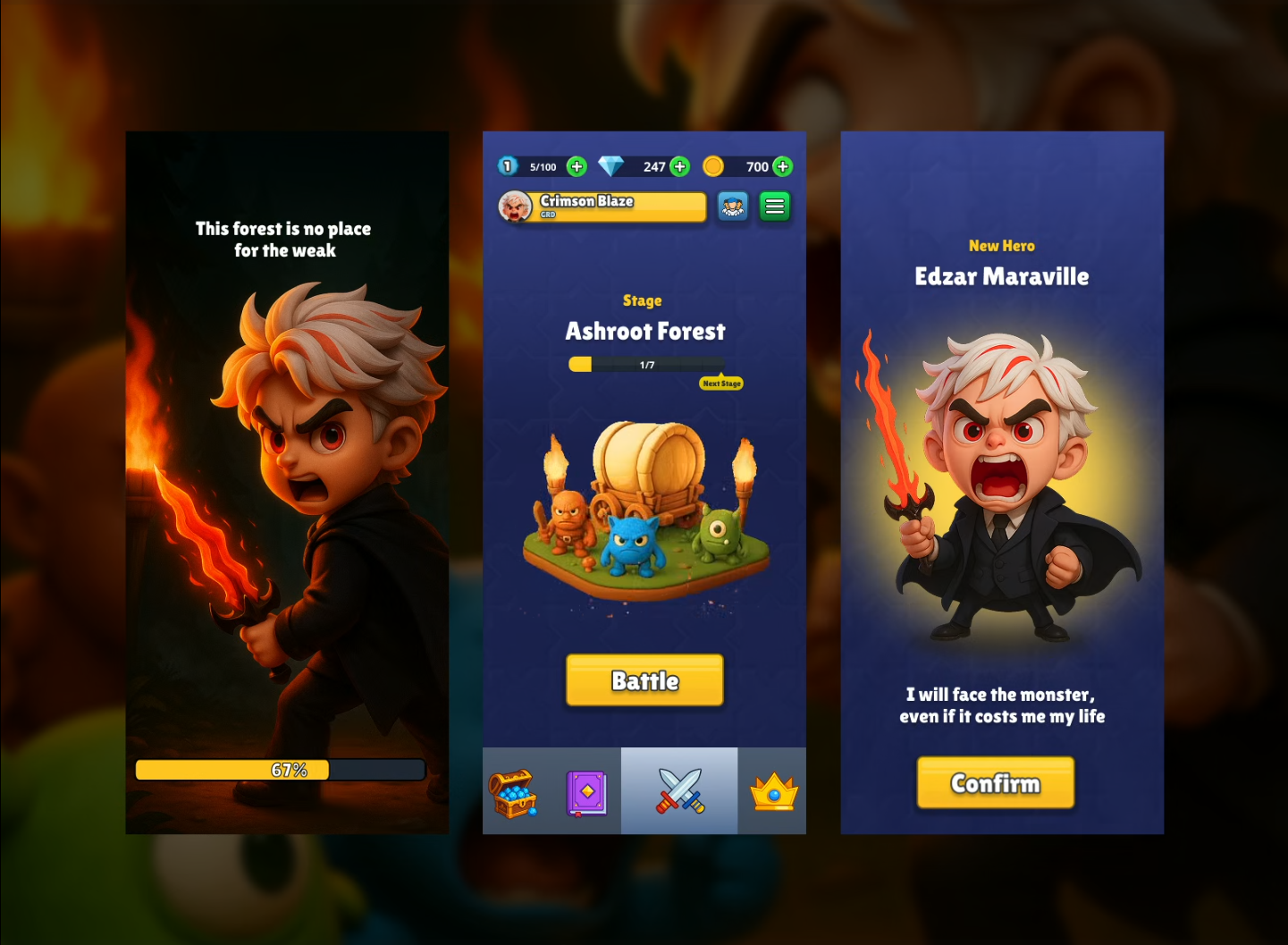Increase XP using the level 5/100 plus icon
This screenshot has width=1288, height=945.
[x=577, y=166]
